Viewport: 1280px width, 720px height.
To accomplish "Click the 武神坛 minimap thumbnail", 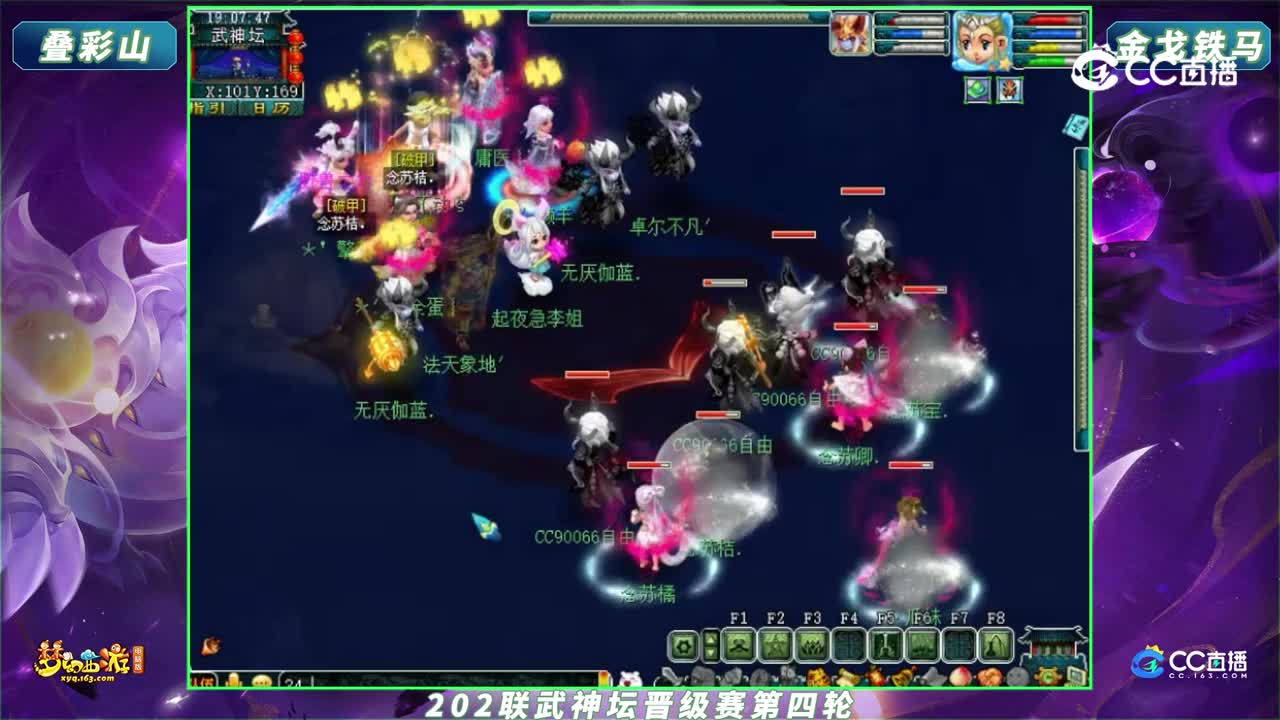I will coord(239,64).
